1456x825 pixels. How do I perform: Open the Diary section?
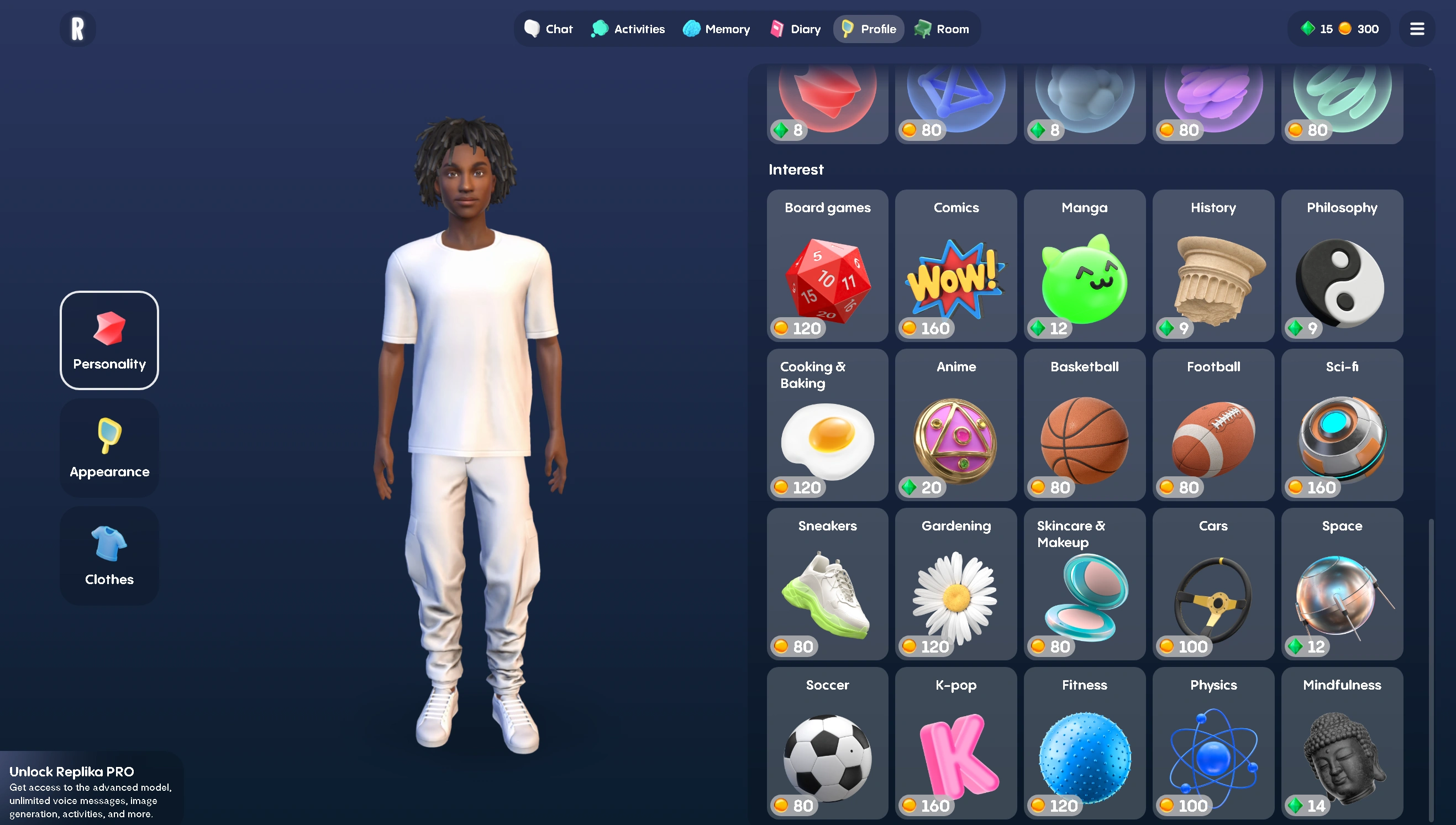click(x=794, y=28)
